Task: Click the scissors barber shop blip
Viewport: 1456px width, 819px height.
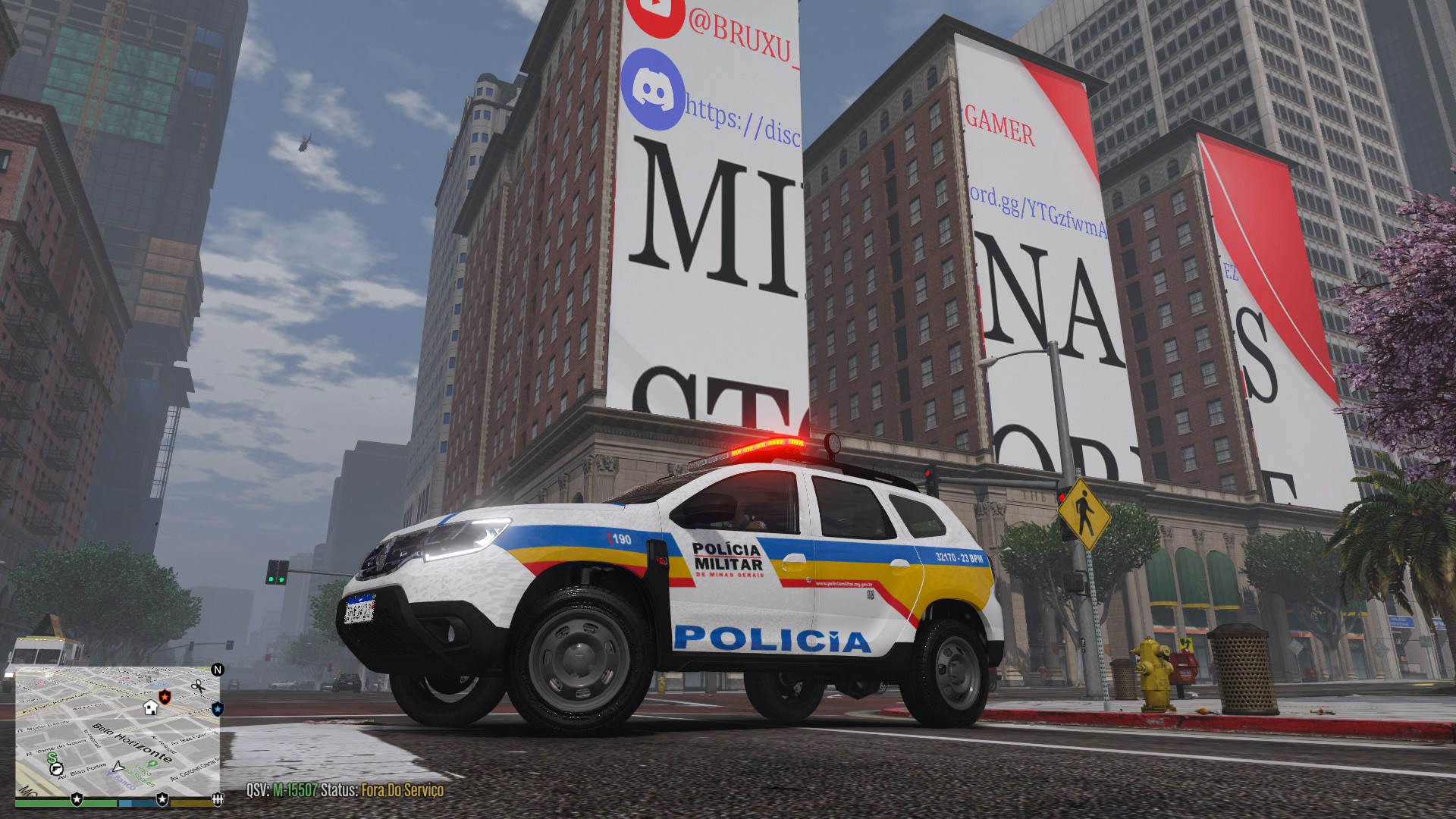Action: (x=198, y=686)
